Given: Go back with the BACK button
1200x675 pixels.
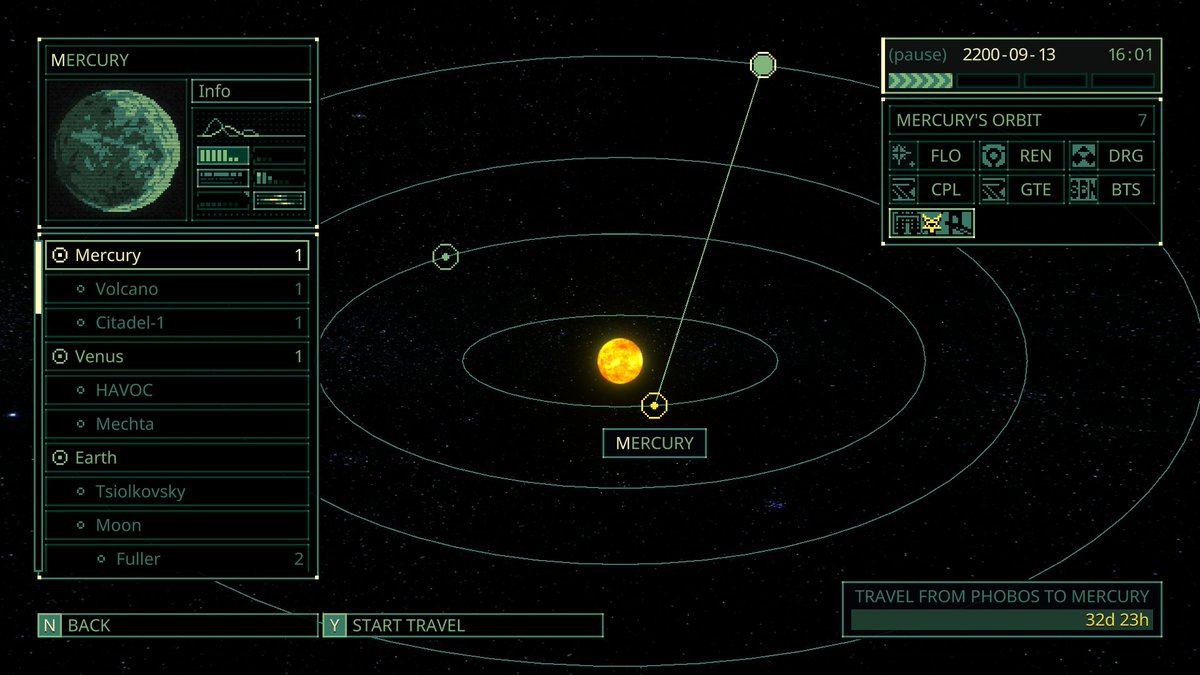Looking at the screenshot, I should pyautogui.click(x=178, y=626).
